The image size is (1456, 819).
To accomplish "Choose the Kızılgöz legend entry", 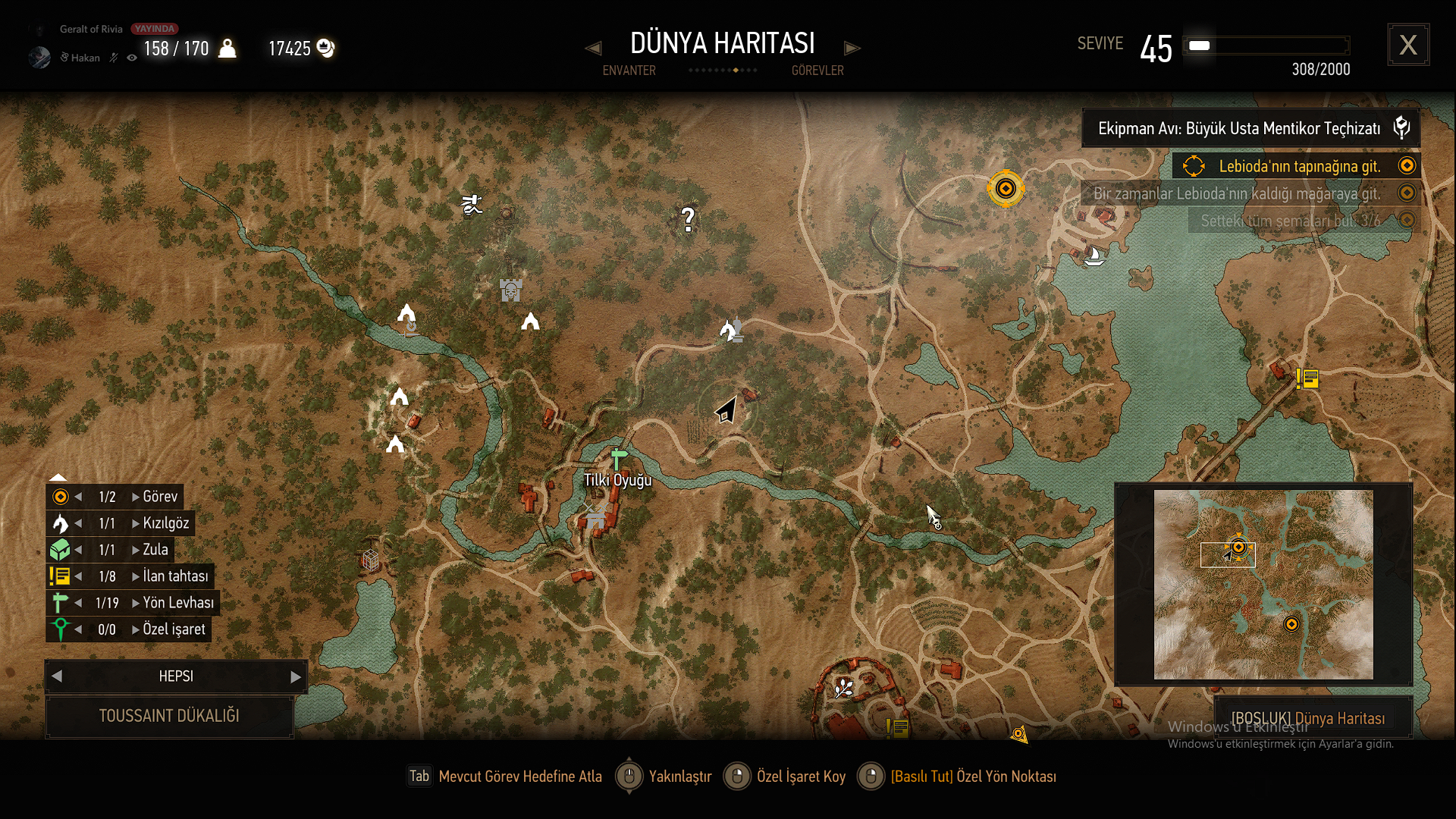I will tap(165, 523).
